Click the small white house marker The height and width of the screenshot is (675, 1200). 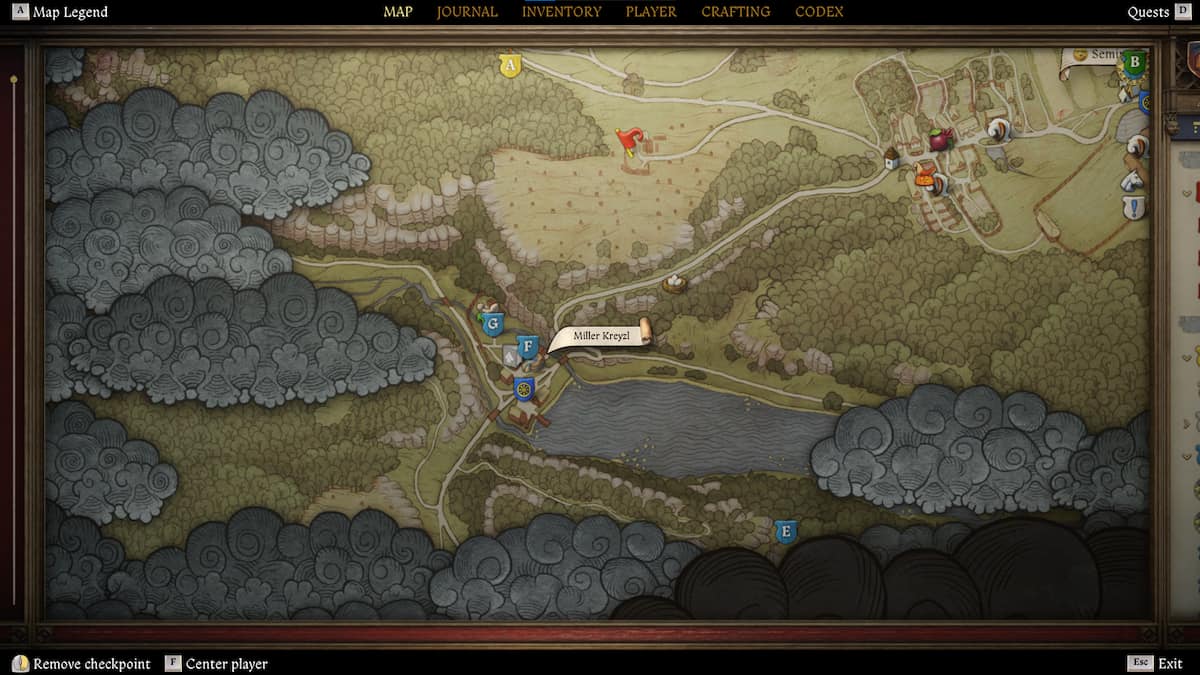click(891, 158)
